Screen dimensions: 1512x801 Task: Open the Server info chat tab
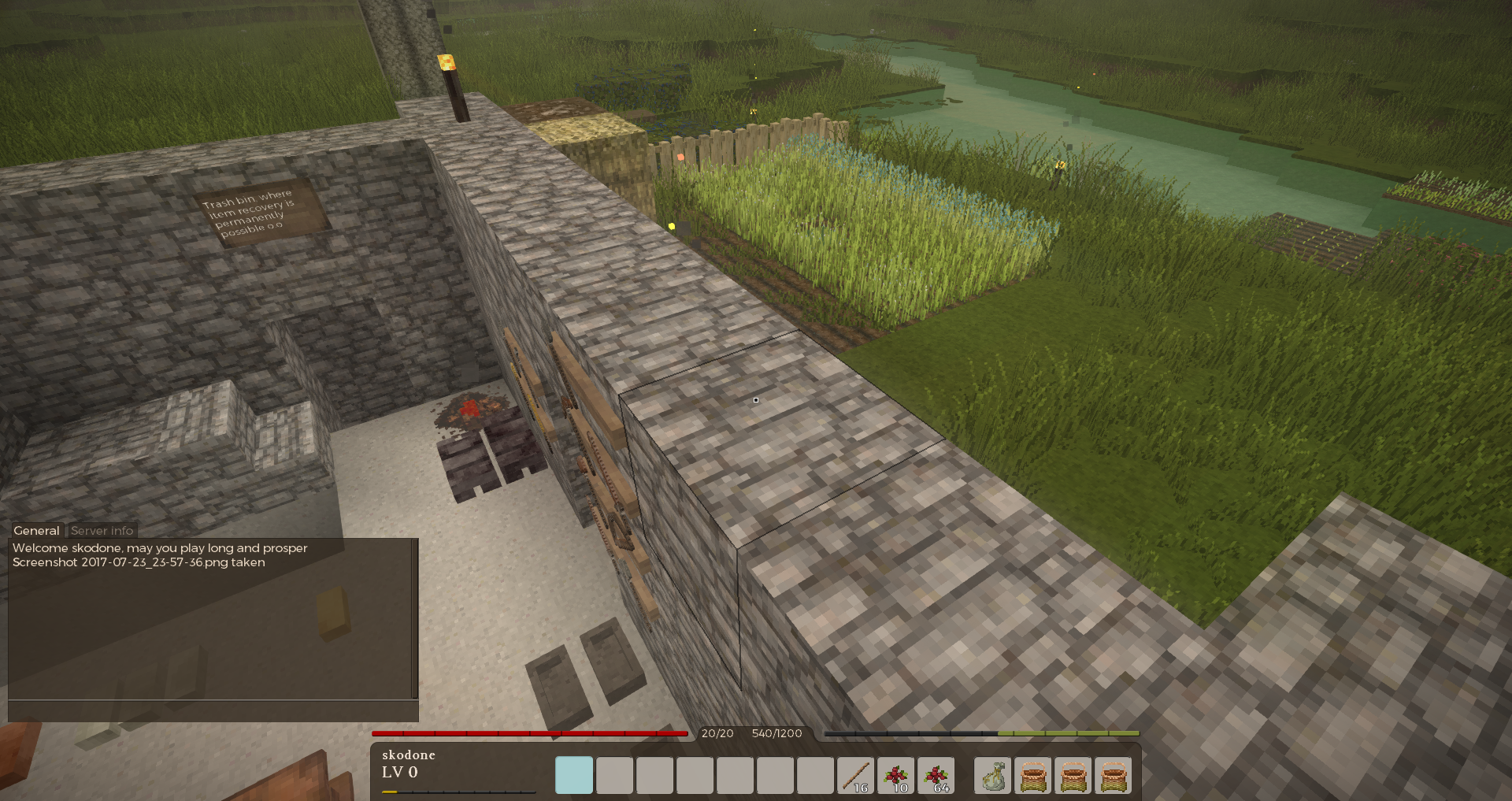tap(102, 531)
